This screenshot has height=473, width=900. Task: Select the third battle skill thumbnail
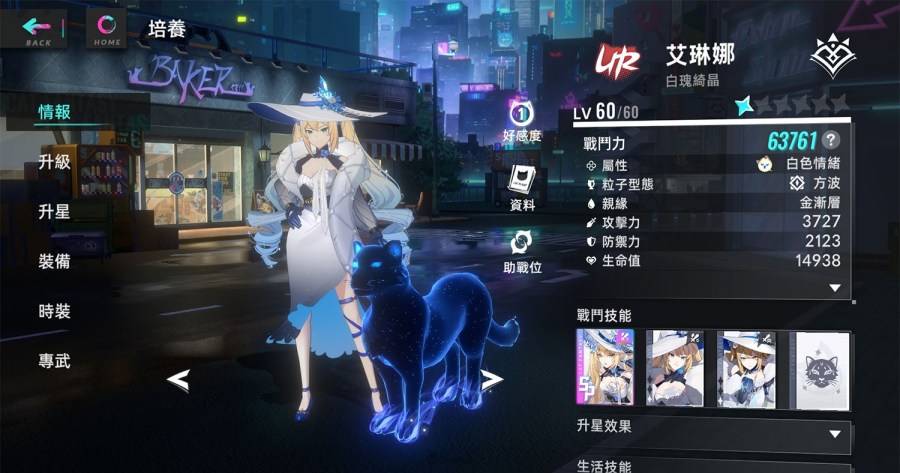coord(748,367)
